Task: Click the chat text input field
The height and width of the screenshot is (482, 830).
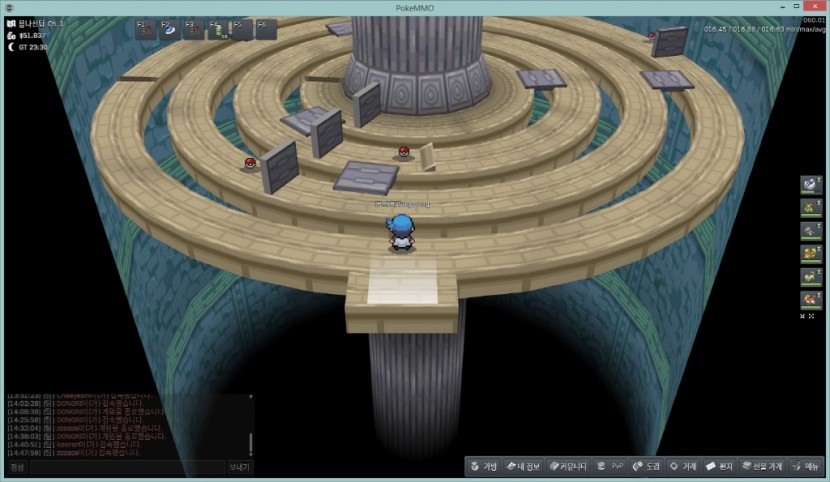Action: (x=126, y=467)
